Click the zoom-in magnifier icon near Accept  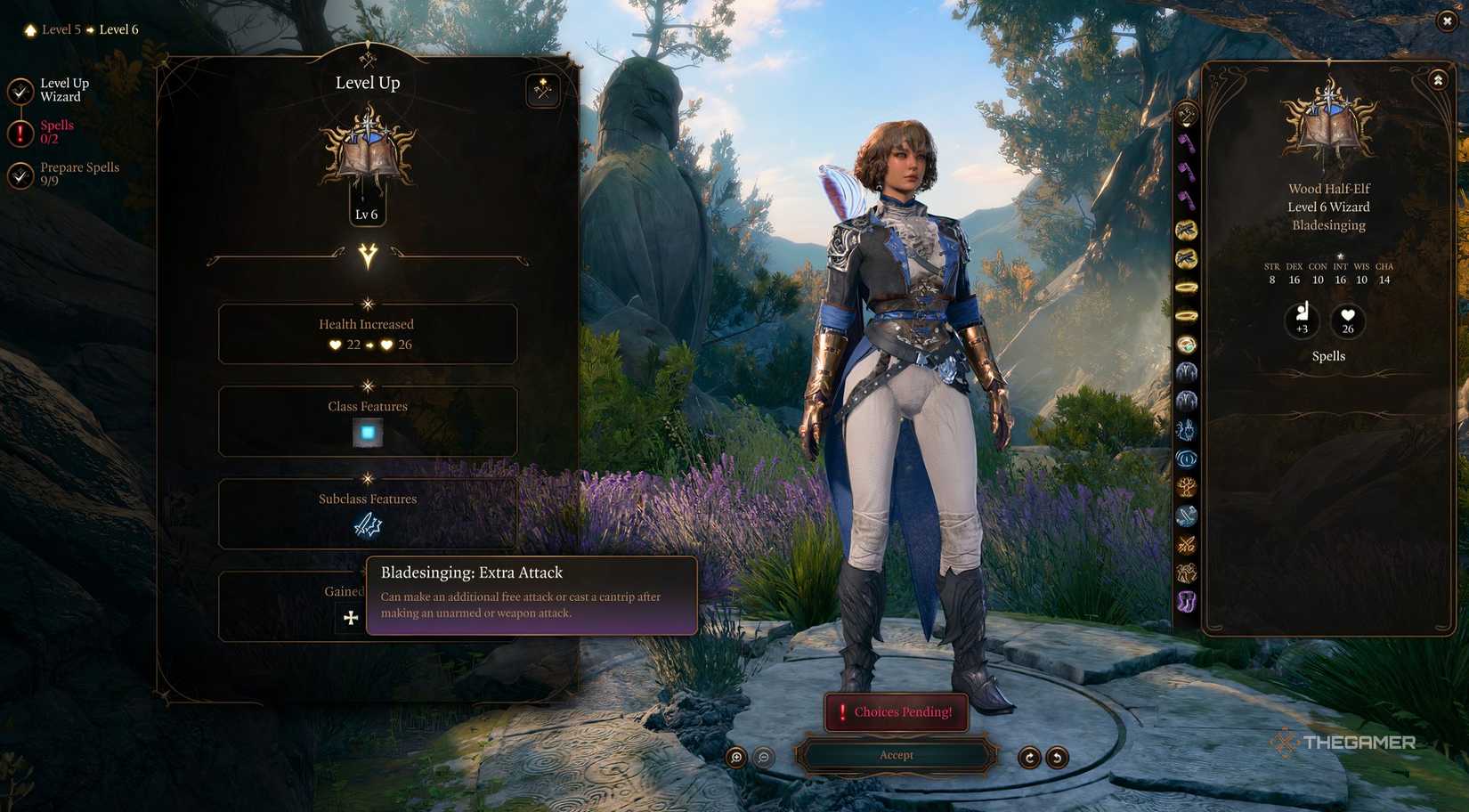tap(736, 758)
